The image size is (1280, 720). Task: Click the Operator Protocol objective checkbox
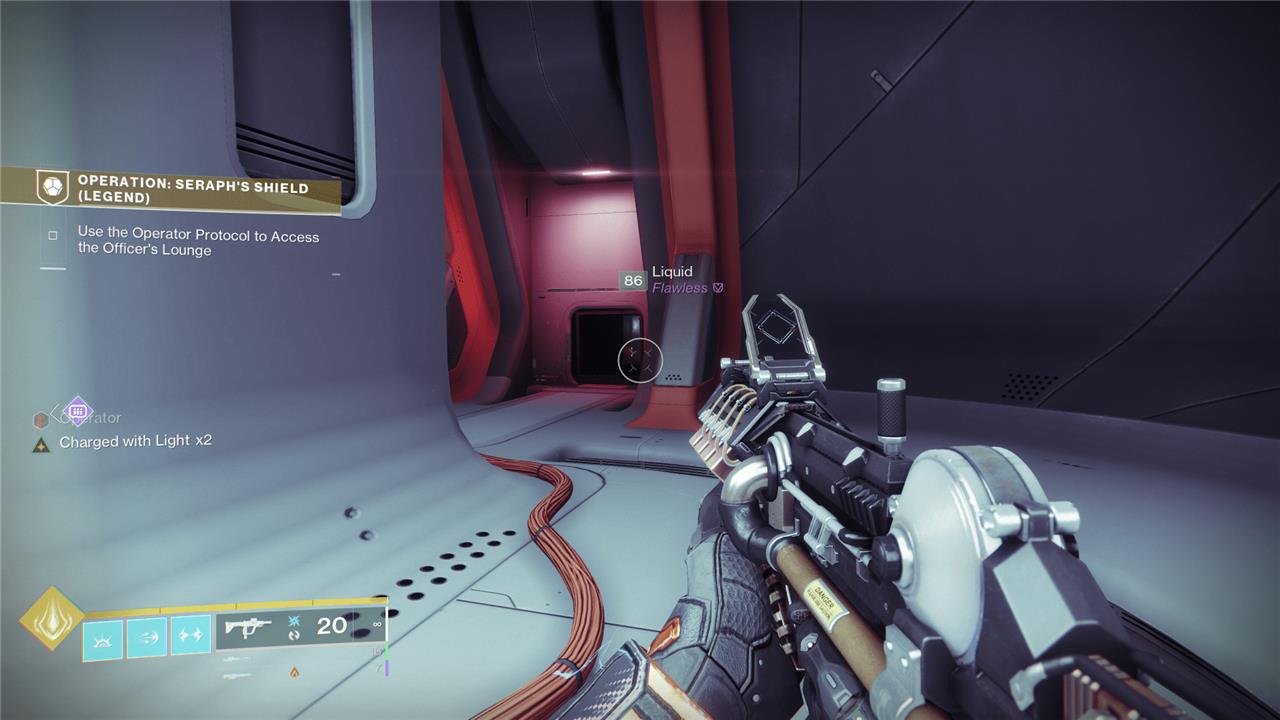(x=53, y=236)
